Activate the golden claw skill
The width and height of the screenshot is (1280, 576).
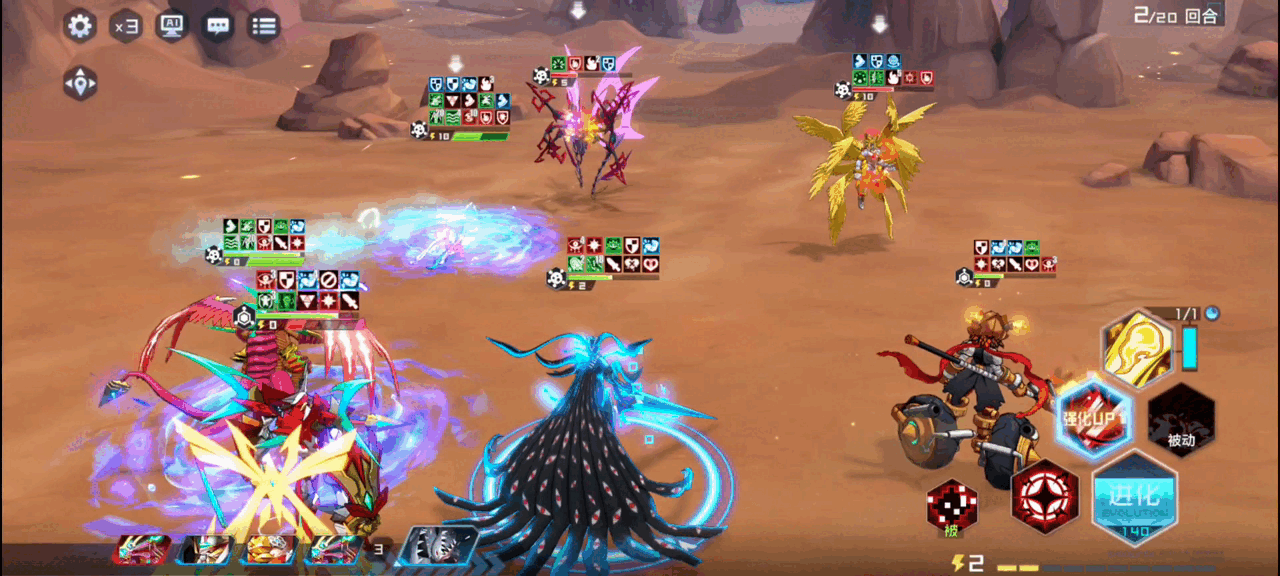click(x=1138, y=347)
